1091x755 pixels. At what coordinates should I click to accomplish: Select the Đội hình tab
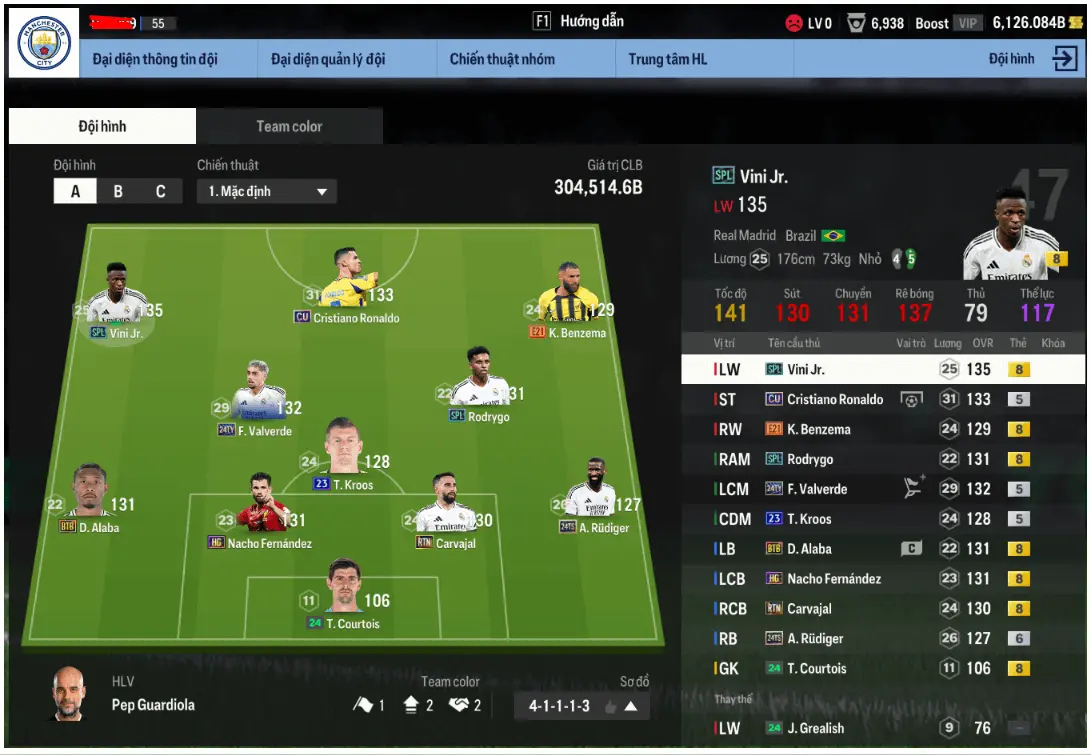[x=102, y=126]
